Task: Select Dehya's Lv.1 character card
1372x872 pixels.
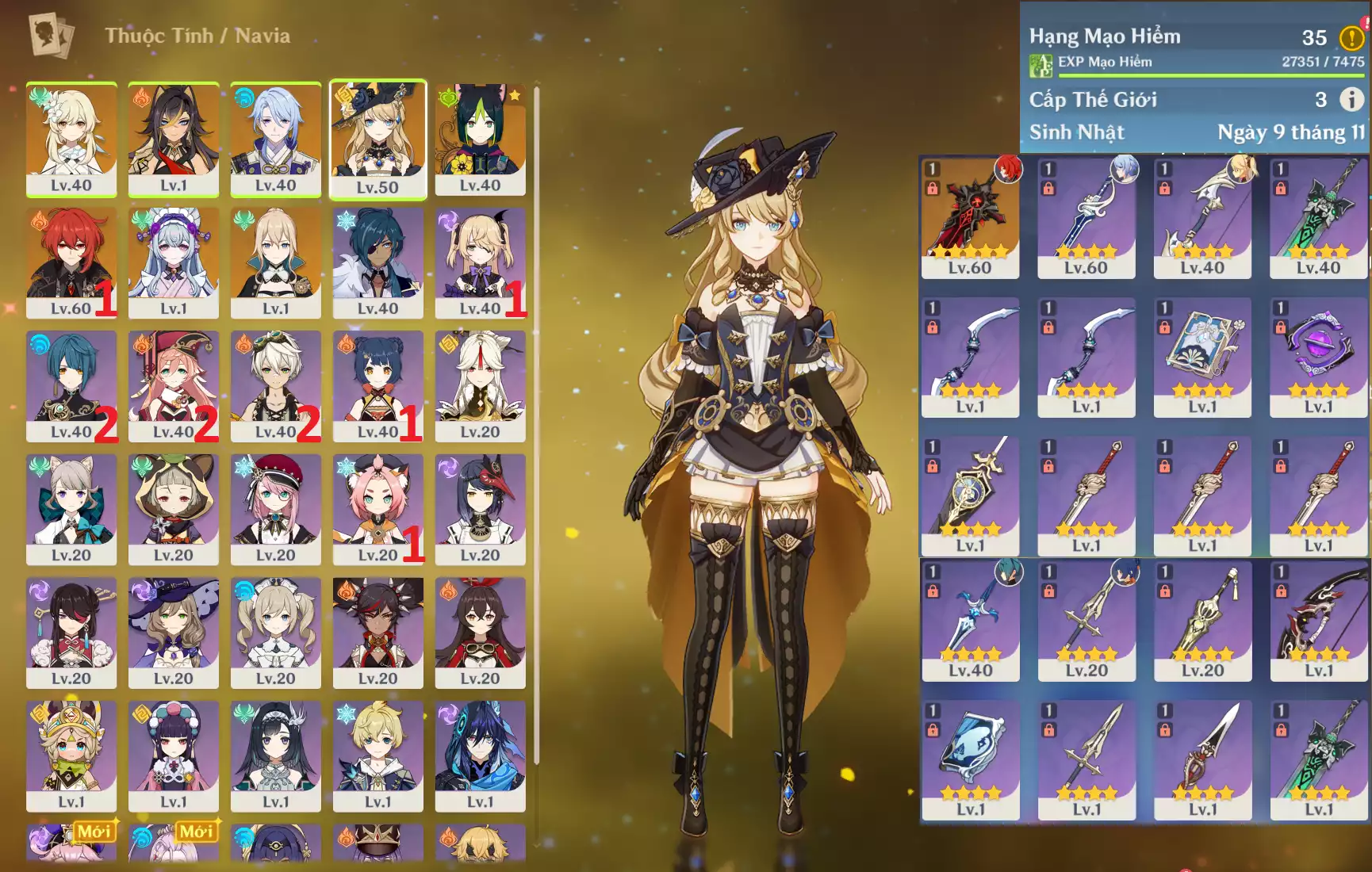Action: pos(174,139)
